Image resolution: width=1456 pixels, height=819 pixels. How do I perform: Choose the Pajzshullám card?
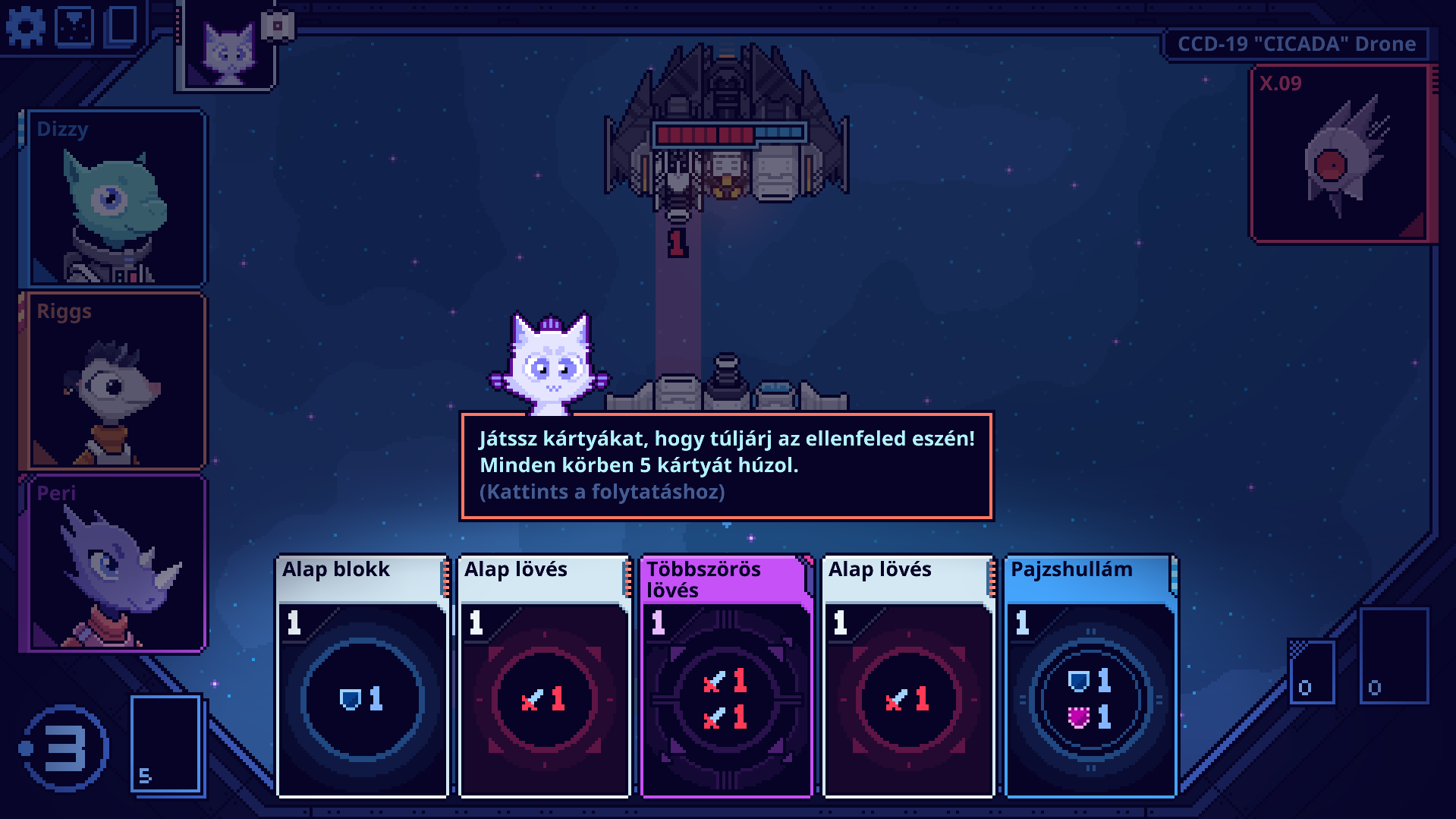[x=1090, y=676]
